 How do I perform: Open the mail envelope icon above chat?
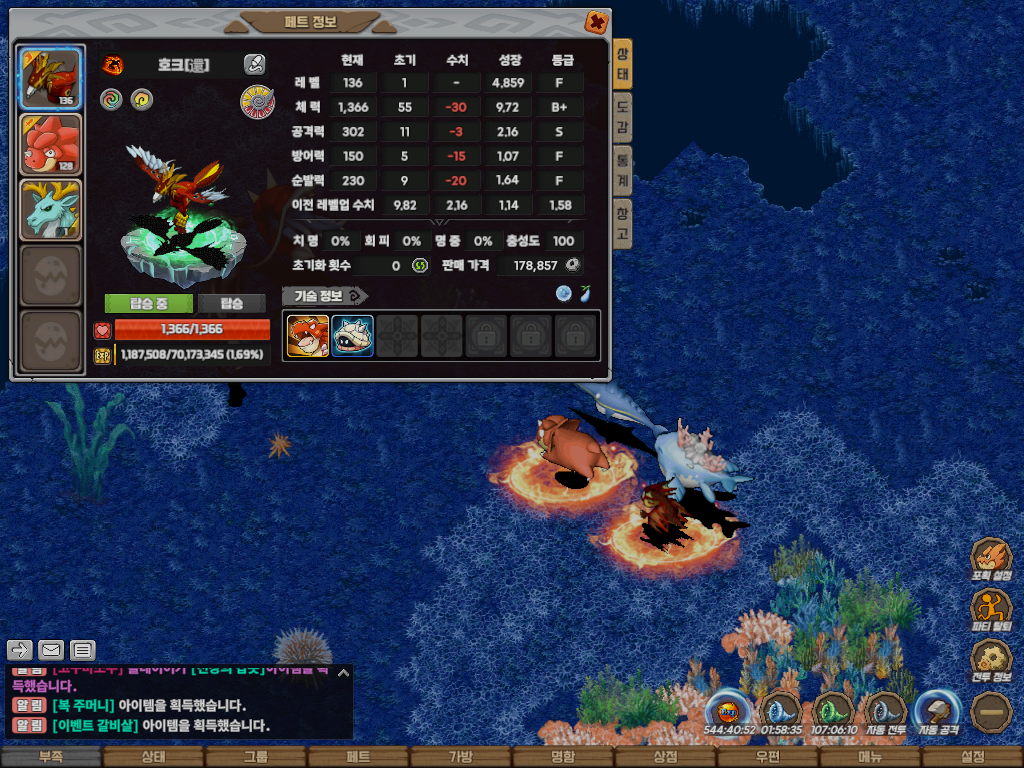pyautogui.click(x=51, y=649)
